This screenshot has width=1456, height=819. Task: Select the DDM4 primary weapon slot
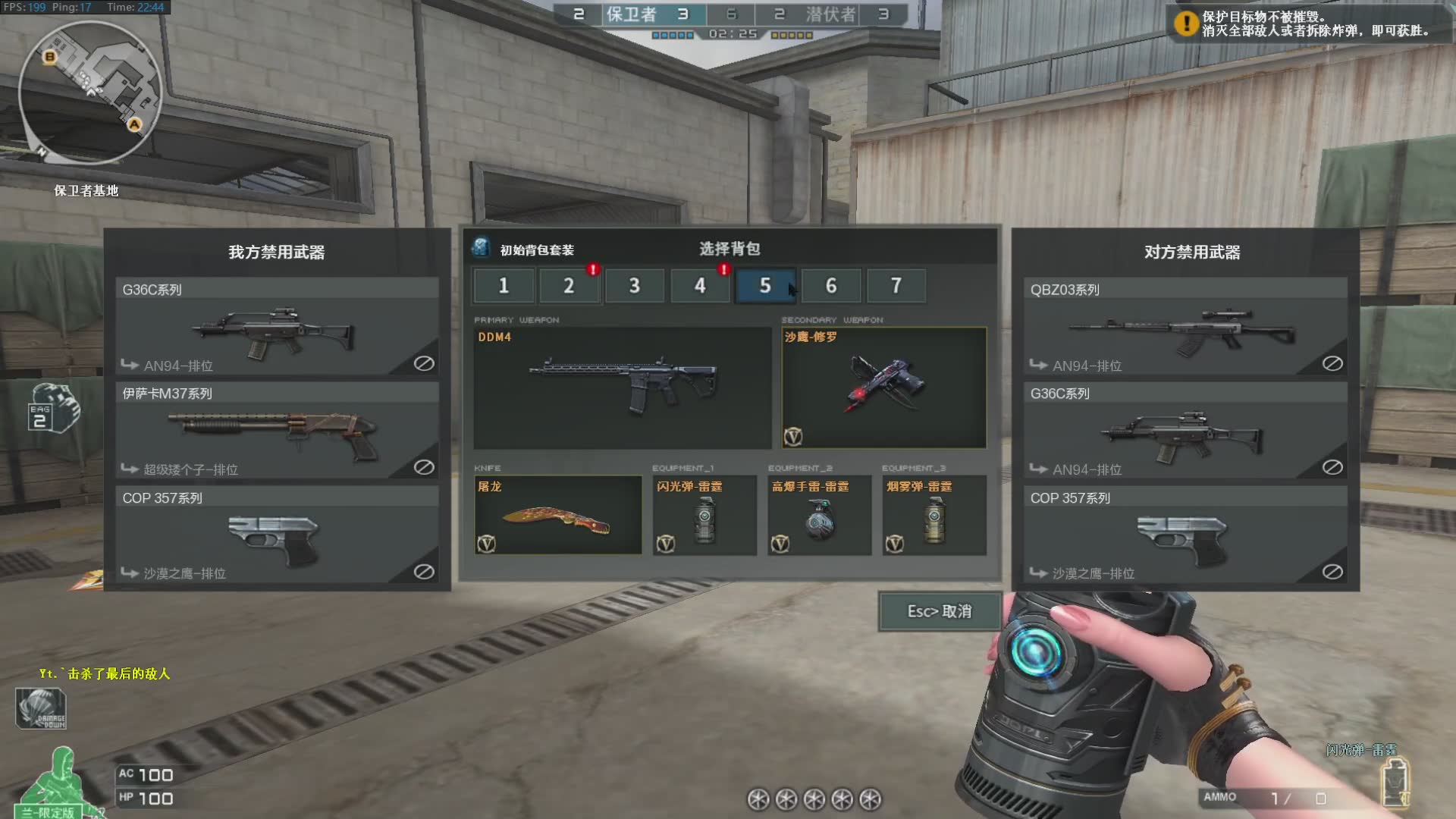(622, 388)
